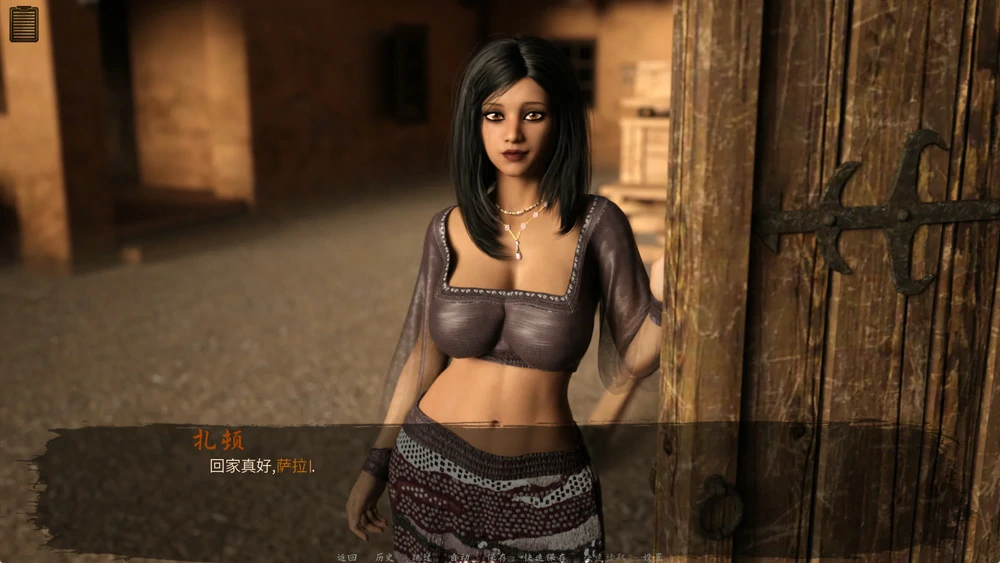1000x563 pixels.
Task: Open the 保存 (Save) screen
Action: click(496, 557)
